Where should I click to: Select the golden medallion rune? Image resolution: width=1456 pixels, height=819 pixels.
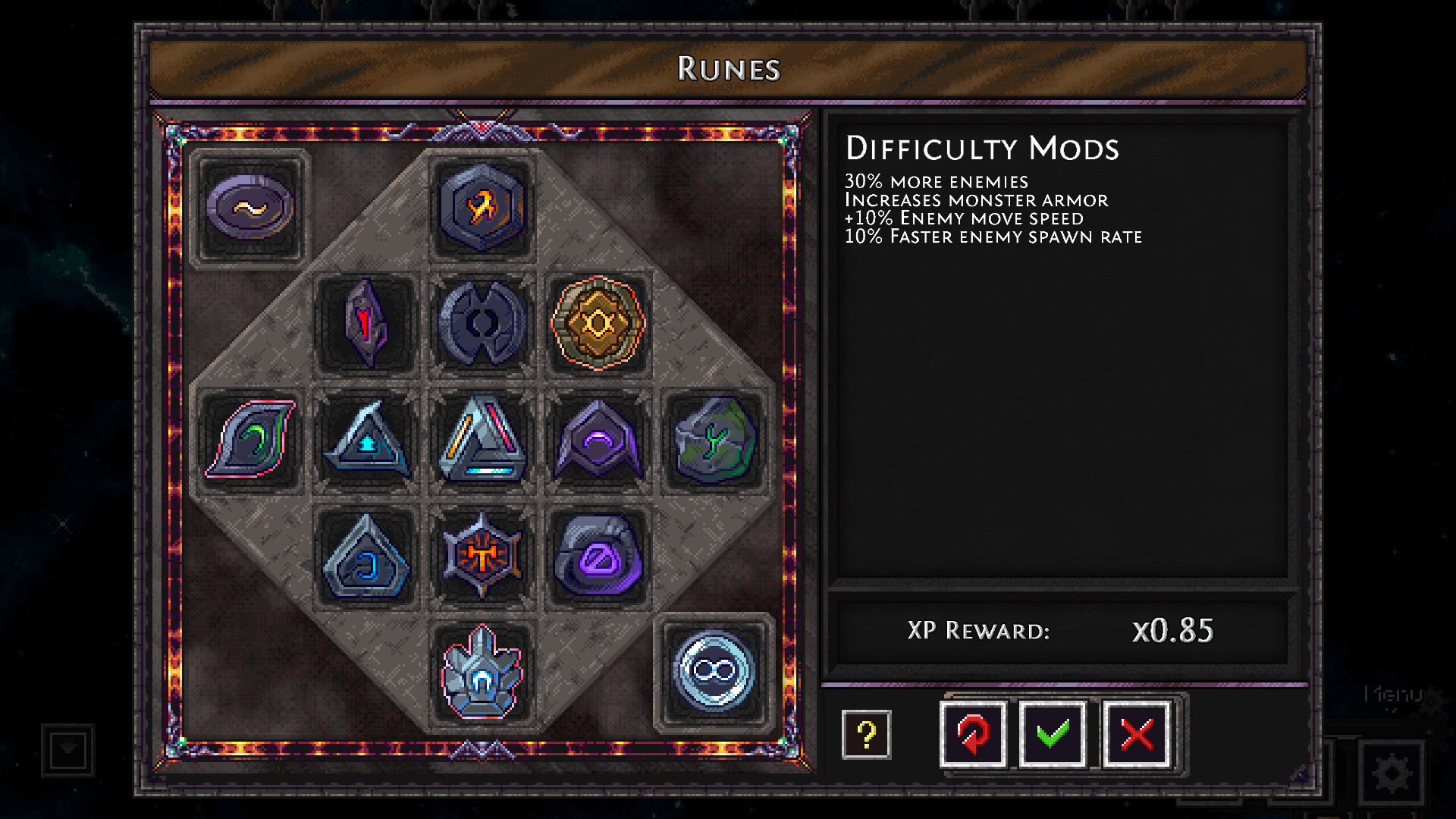(598, 325)
